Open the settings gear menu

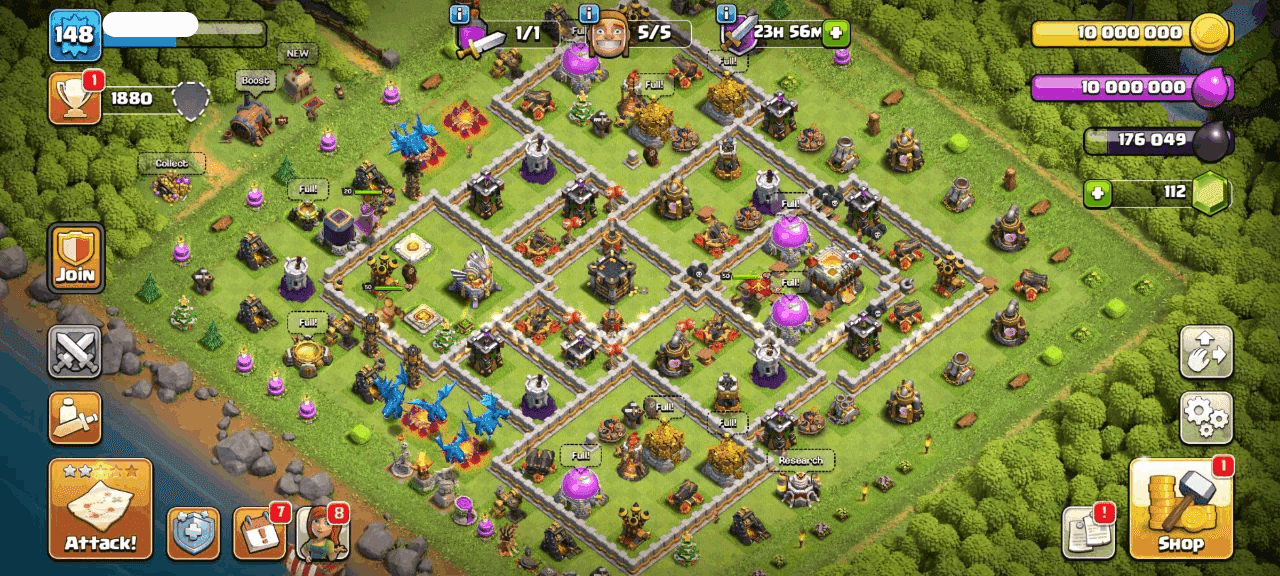[x=1205, y=418]
